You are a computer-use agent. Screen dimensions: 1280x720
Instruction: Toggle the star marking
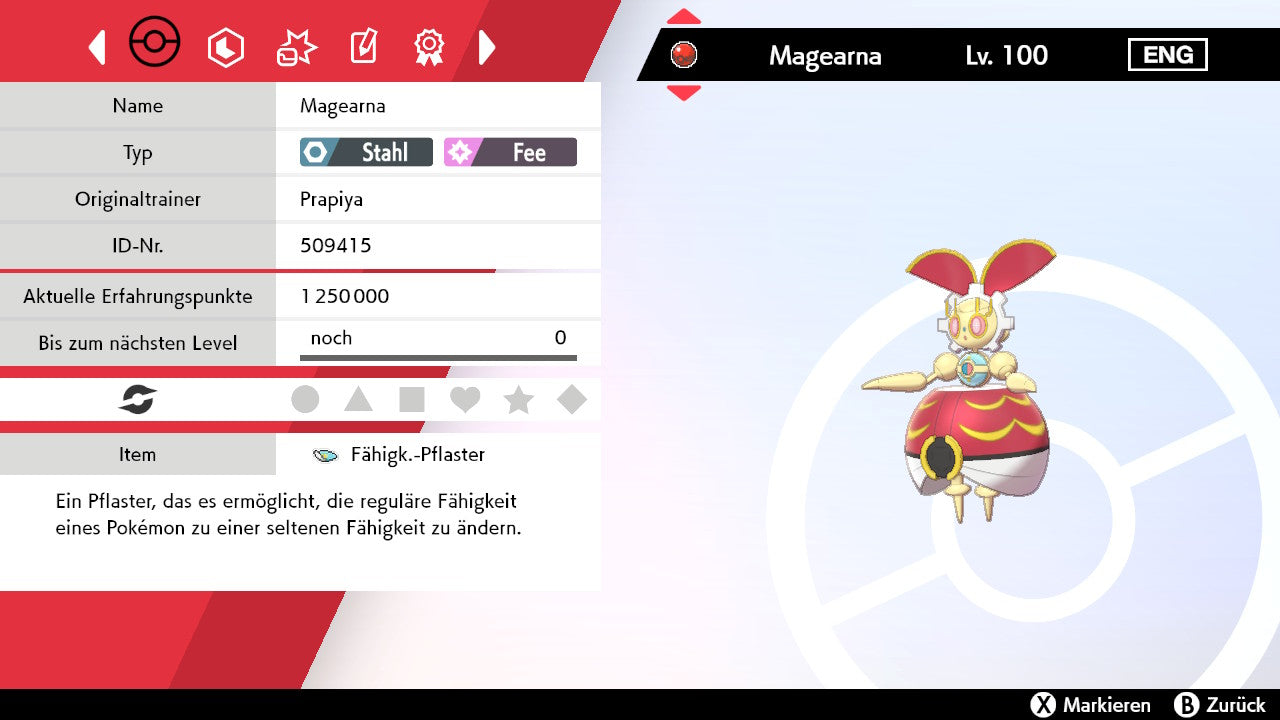click(518, 400)
